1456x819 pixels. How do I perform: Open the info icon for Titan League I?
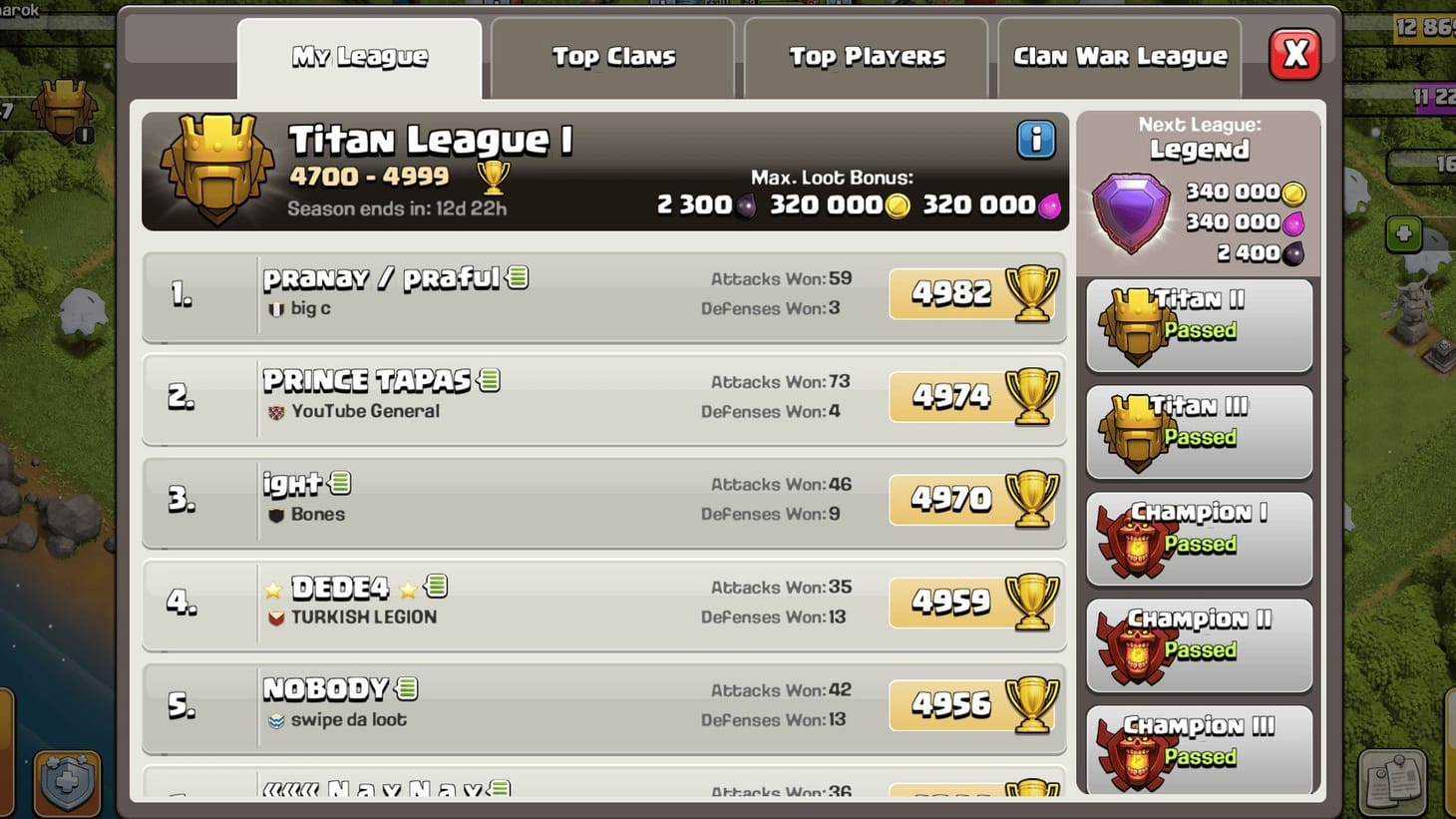pos(1035,140)
